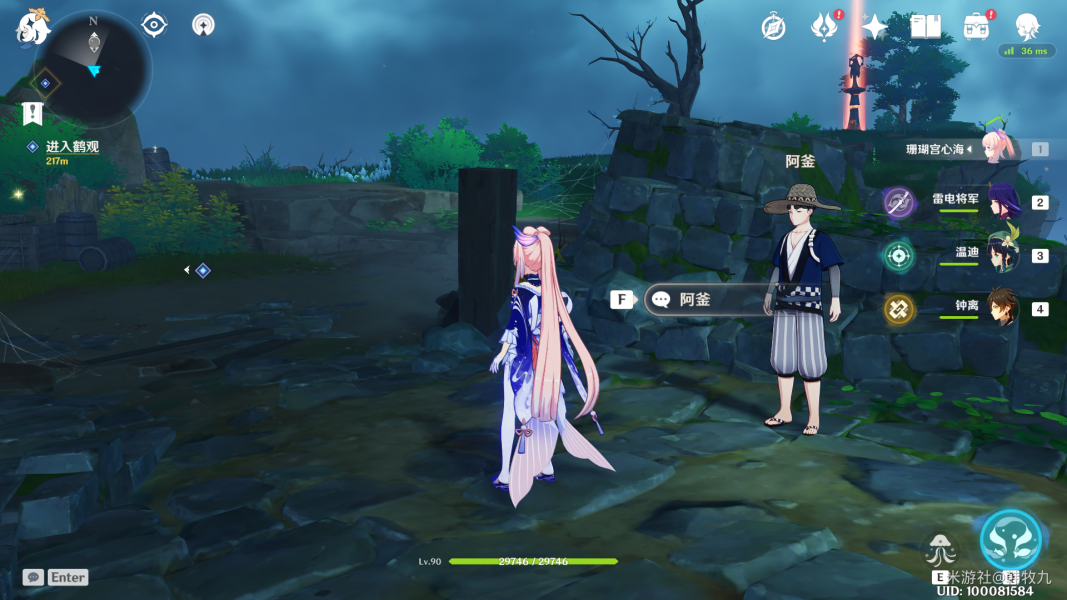Open the chat box speech bubble
The image size is (1067, 600).
coord(33,577)
